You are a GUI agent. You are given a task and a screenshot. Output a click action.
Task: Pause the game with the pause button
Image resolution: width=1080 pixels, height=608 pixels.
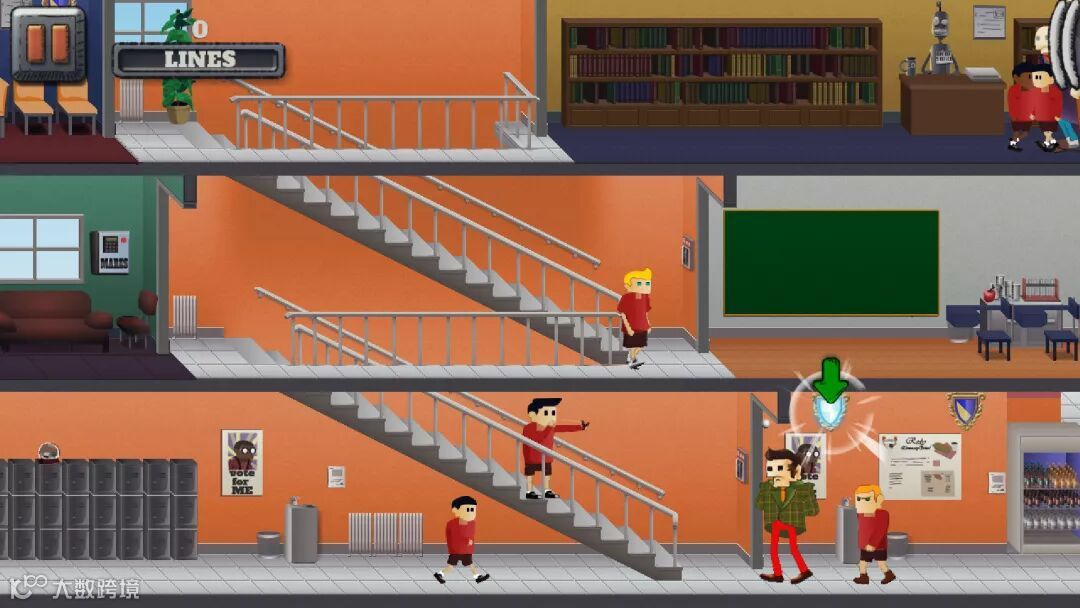pos(47,43)
